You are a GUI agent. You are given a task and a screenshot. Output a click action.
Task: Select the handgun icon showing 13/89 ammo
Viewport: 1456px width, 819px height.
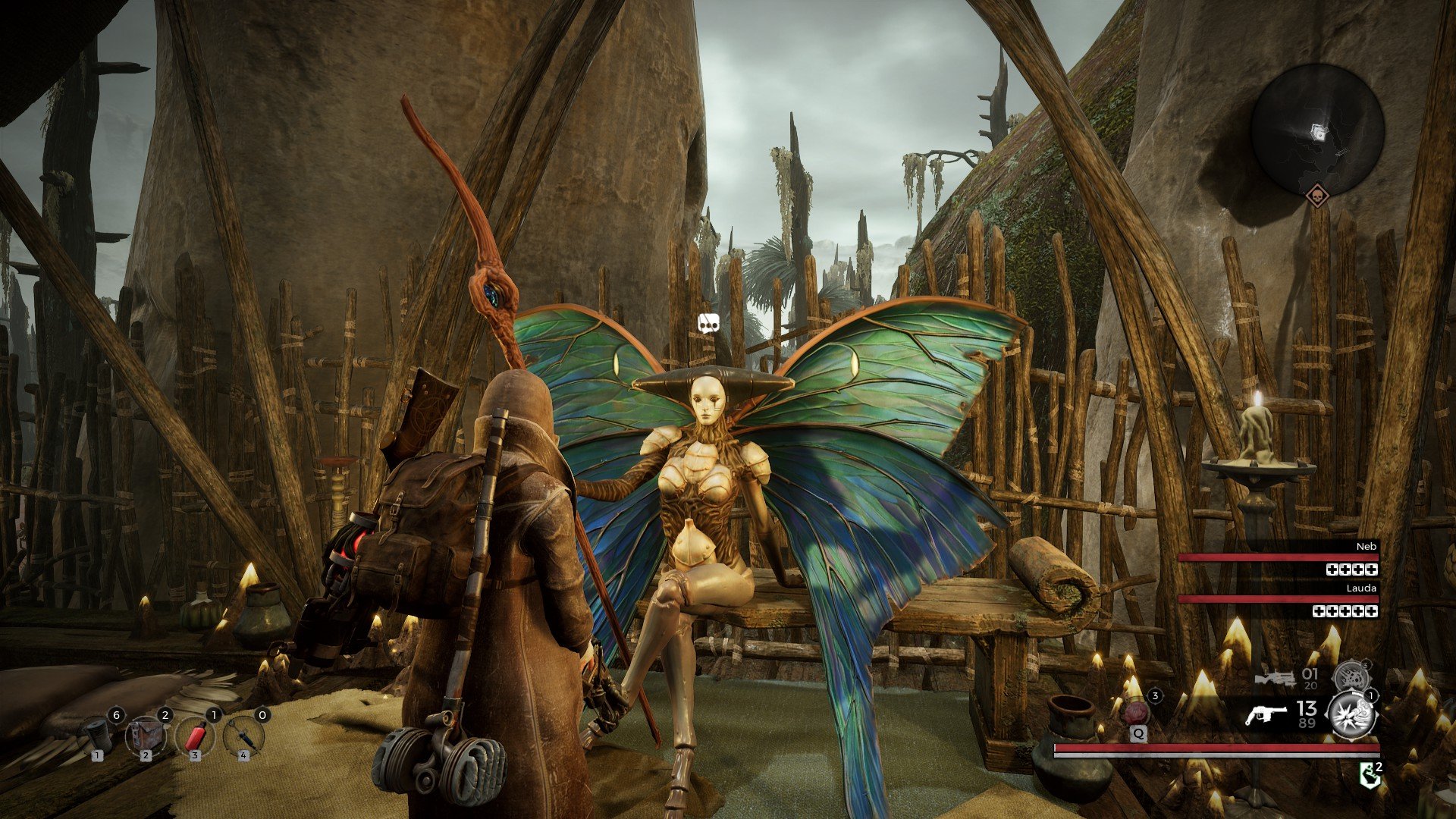(x=1268, y=713)
